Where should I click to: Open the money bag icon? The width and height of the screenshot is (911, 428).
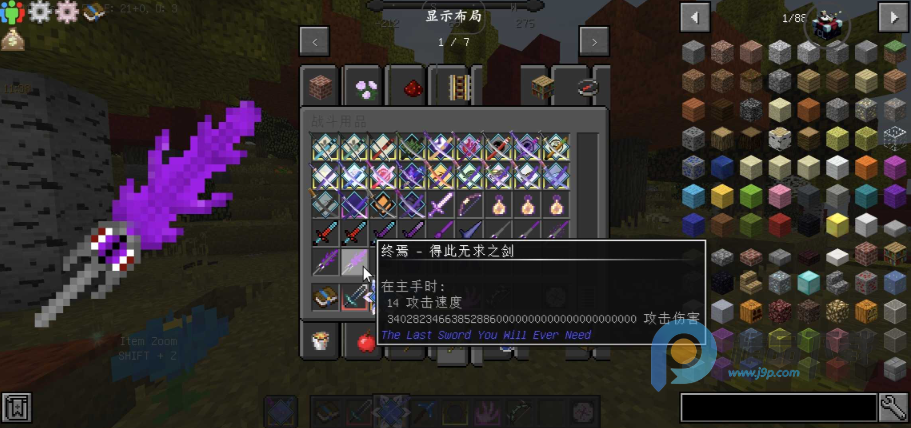(14, 39)
